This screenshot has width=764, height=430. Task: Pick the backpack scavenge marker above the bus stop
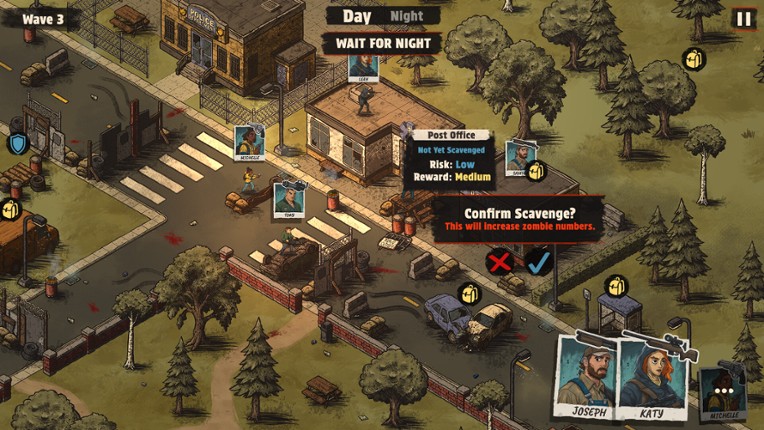click(615, 286)
